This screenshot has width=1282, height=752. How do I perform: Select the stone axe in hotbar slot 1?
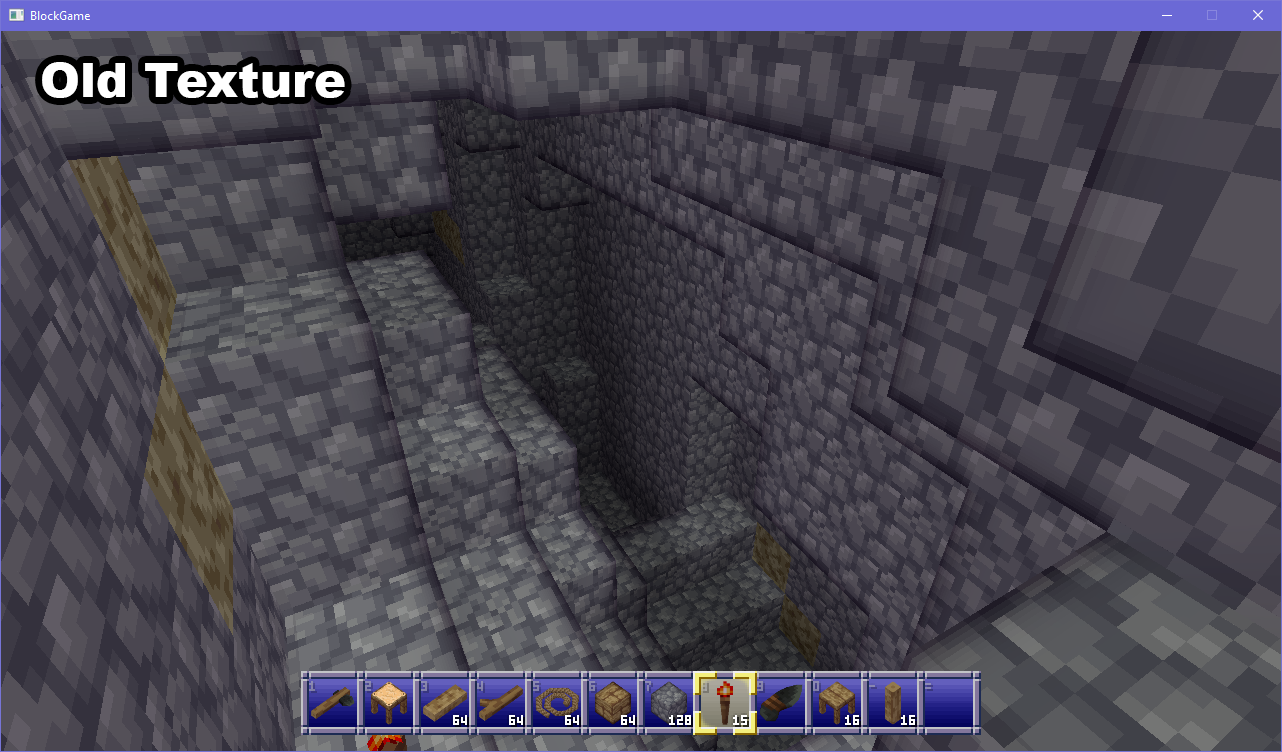click(332, 703)
